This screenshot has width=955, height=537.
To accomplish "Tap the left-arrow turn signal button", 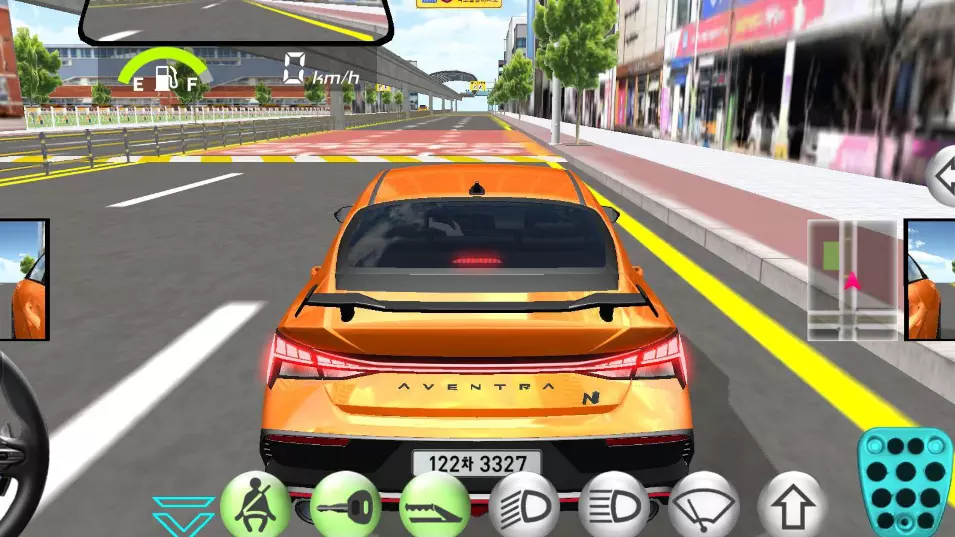I will (943, 177).
